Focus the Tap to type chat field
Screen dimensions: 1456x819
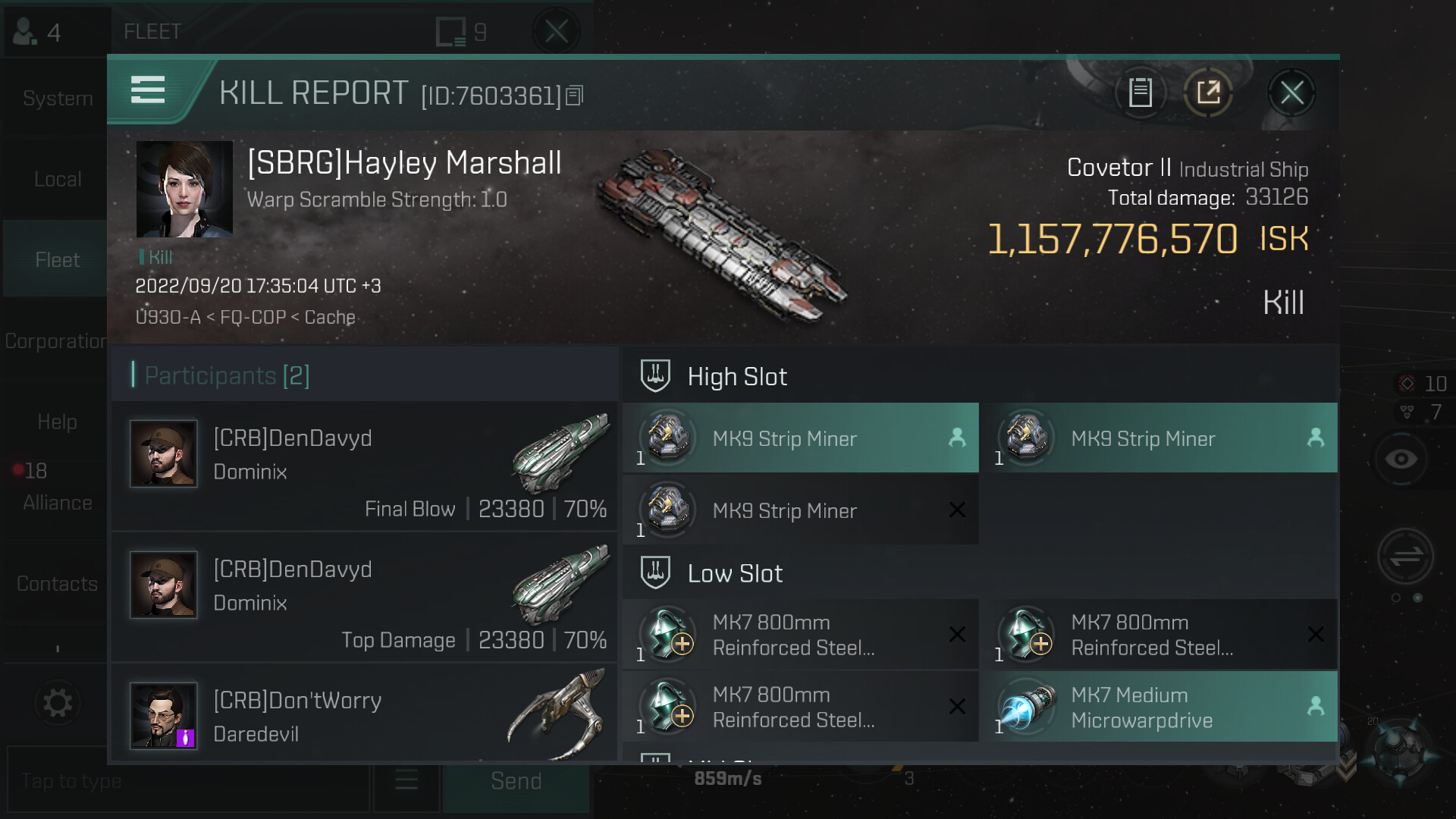(x=186, y=781)
